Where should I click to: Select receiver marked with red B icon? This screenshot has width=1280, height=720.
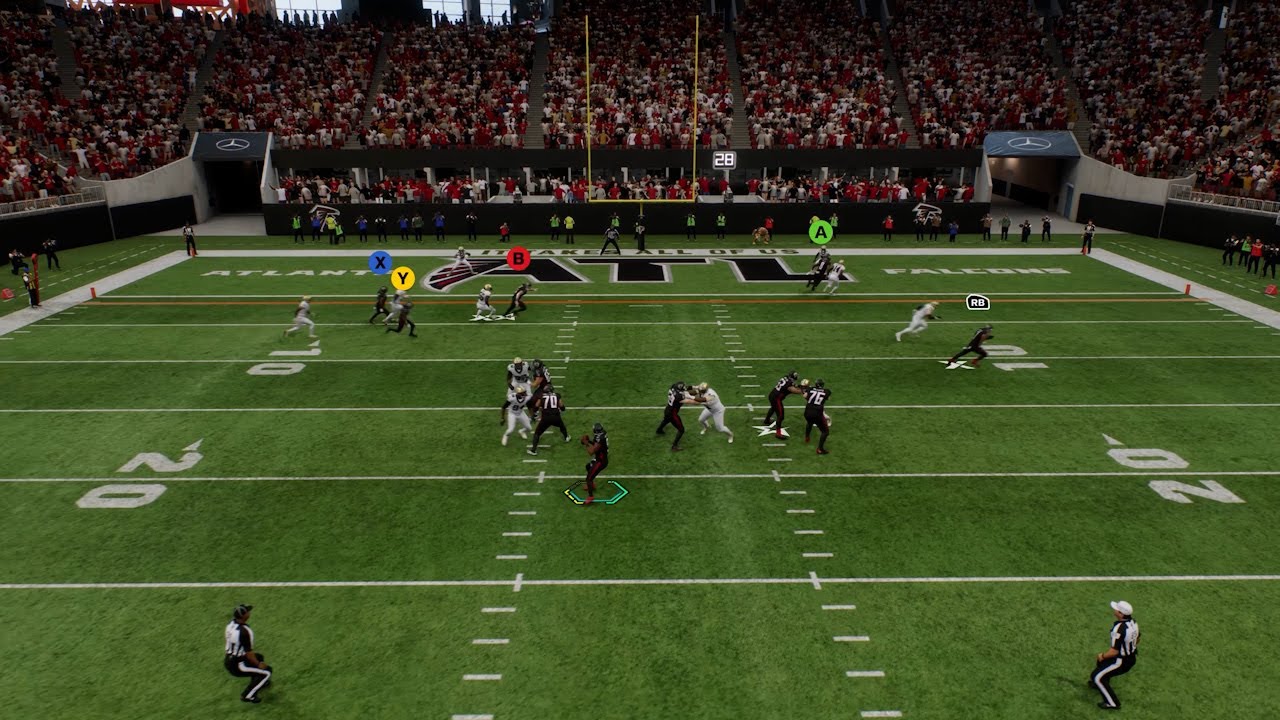pos(518,258)
